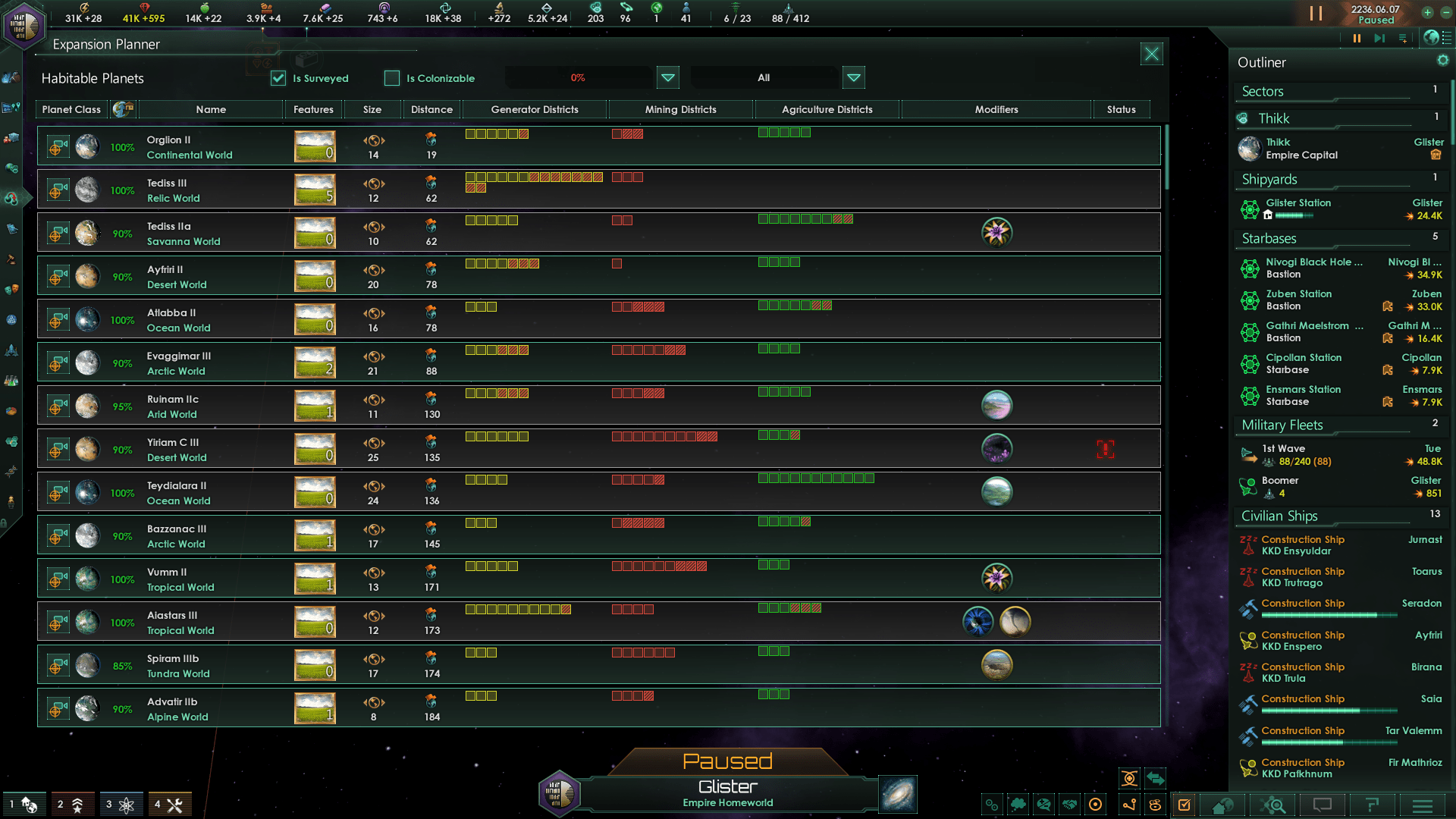This screenshot has height=819, width=1456.
Task: Collapse the Civilian Ships outliner section
Action: 1279,516
